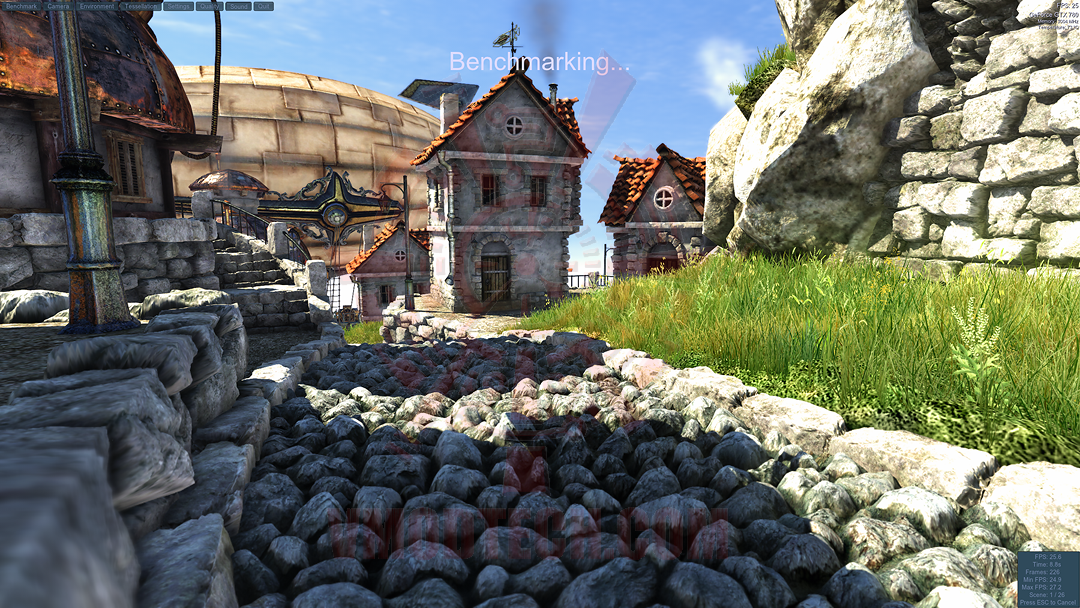Open the Camera menu
Screen dimensions: 1080x608
58,6
